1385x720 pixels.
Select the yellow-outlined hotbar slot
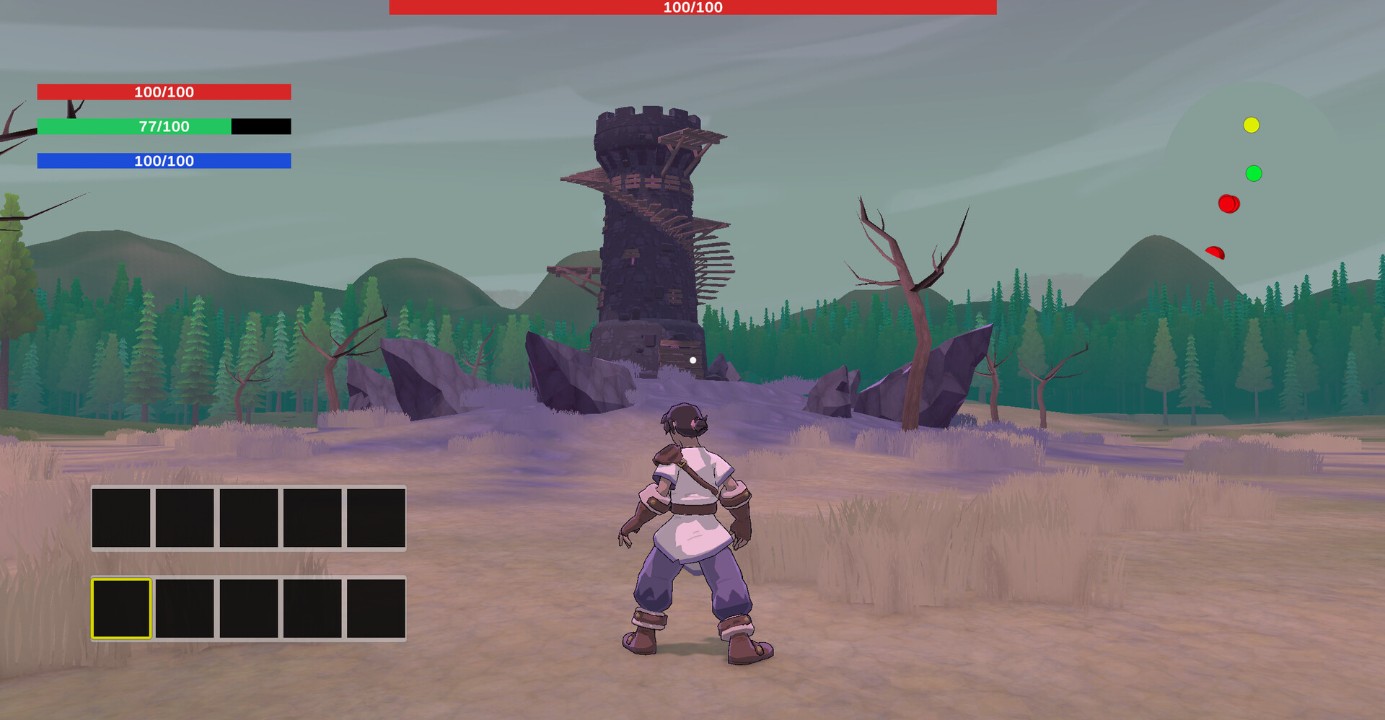[x=121, y=608]
